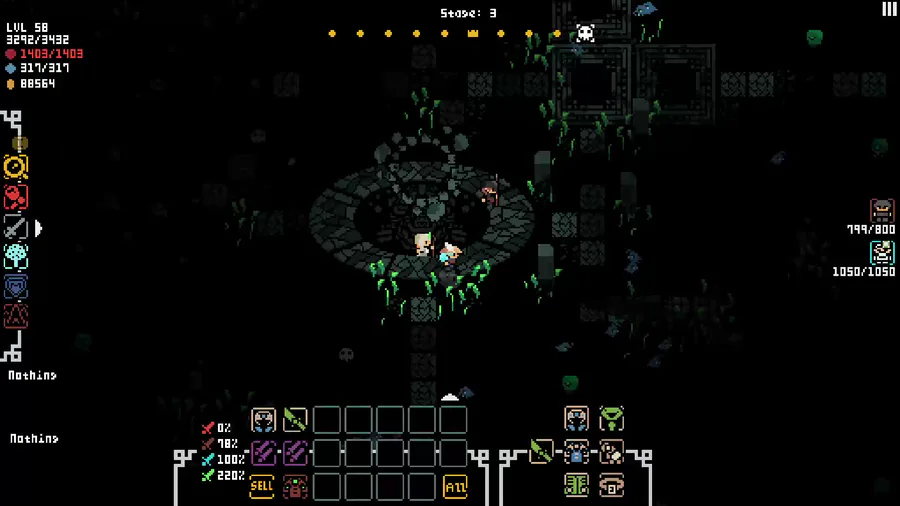Select the red-green armor inventory item
Viewport: 900px width, 506px height.
coord(295,487)
